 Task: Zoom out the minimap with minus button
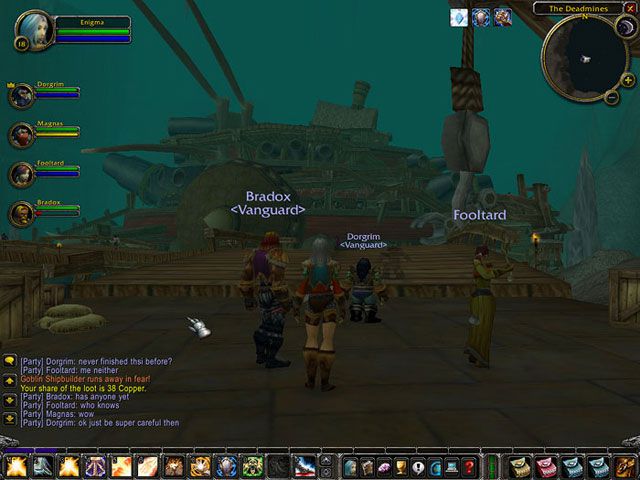point(611,96)
